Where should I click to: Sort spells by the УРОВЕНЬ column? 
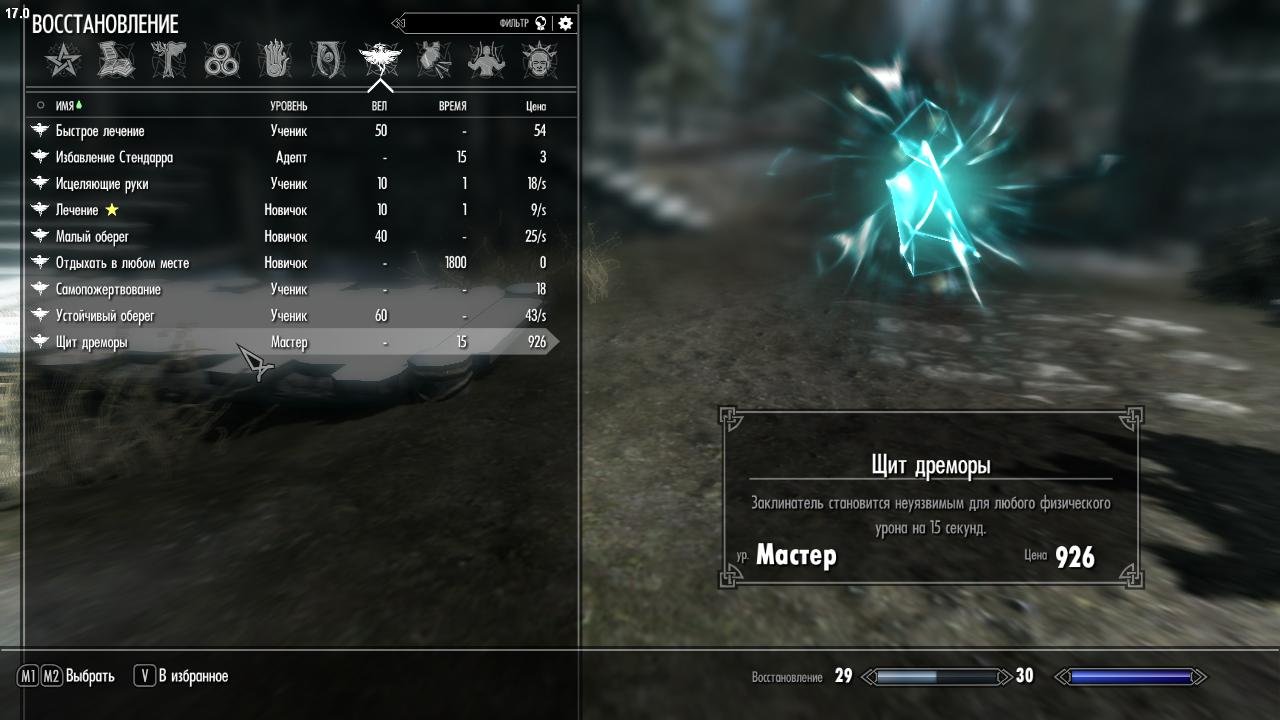click(x=291, y=105)
